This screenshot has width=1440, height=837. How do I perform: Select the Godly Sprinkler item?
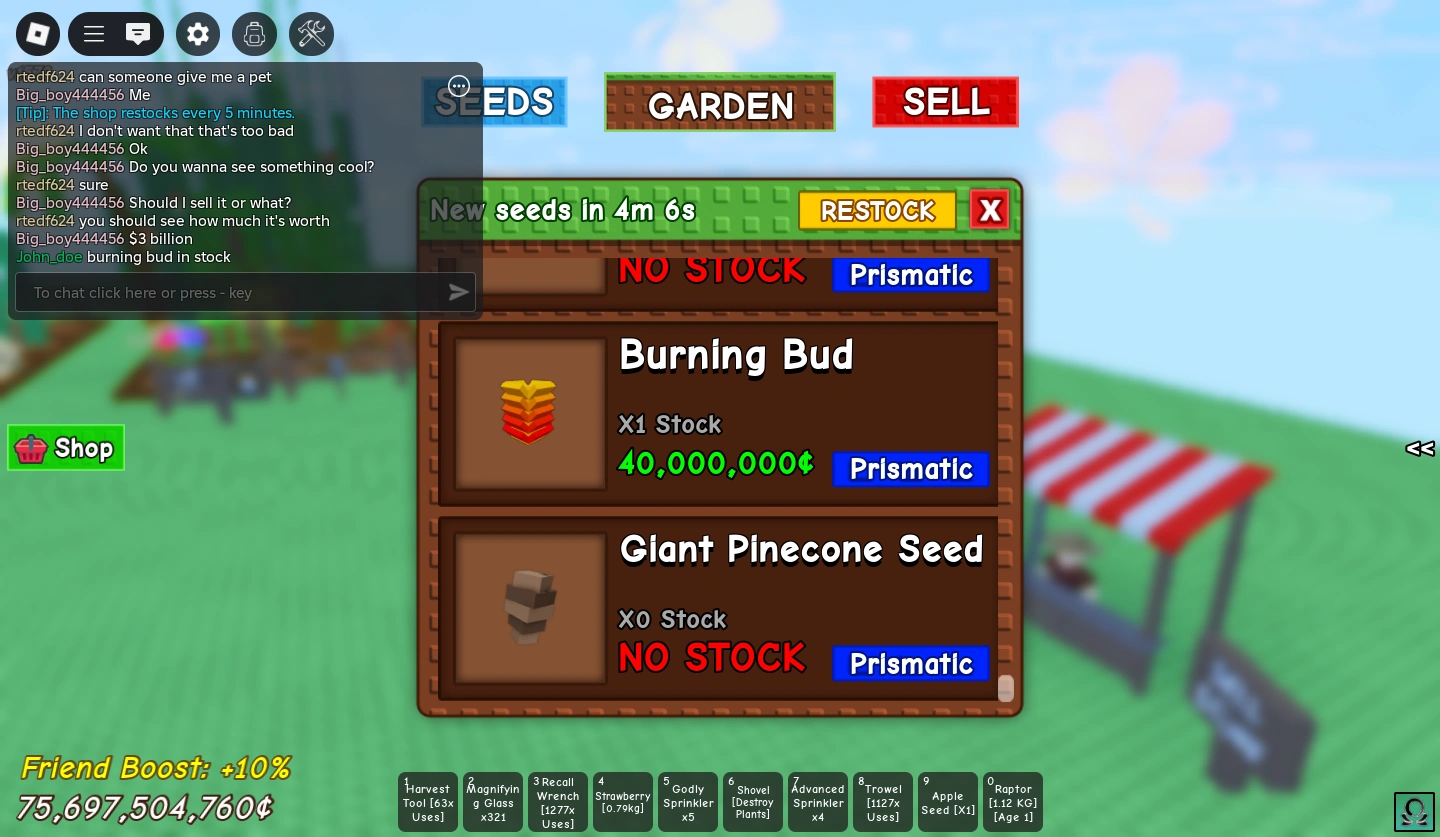click(688, 801)
